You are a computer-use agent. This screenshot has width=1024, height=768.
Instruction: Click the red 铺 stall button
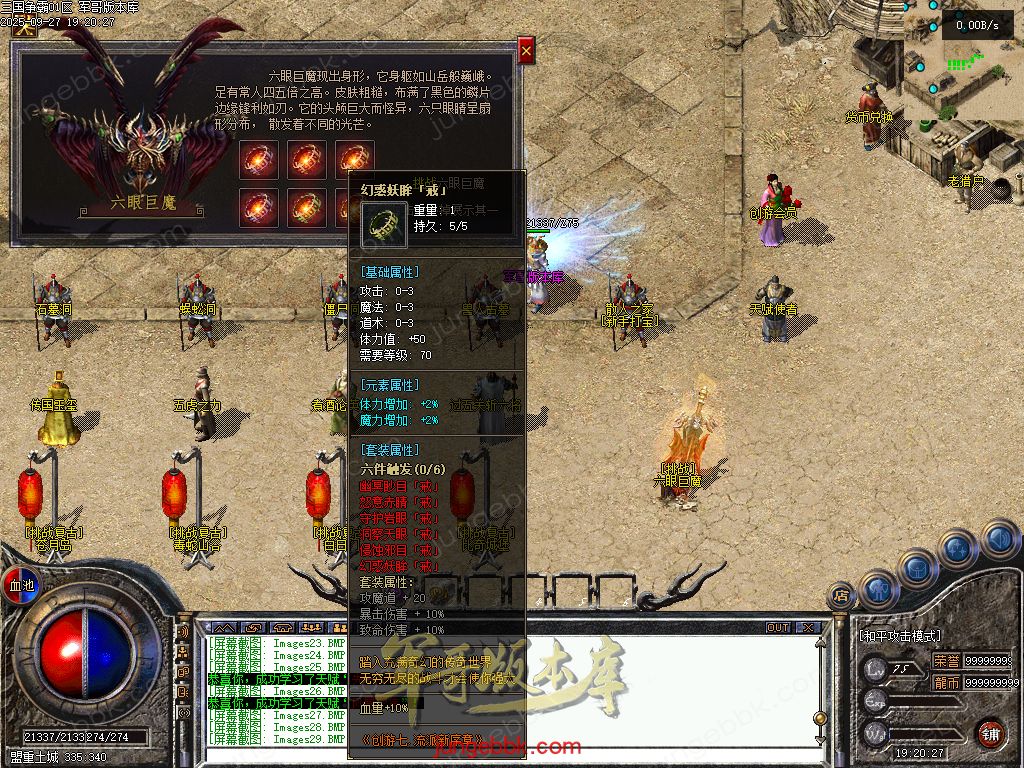point(990,732)
